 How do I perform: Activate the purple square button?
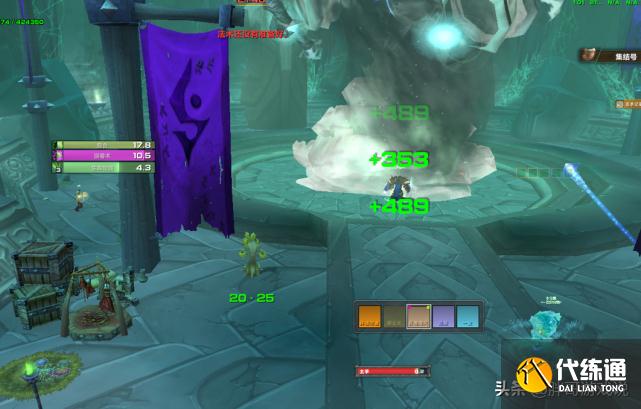pyautogui.click(x=443, y=316)
